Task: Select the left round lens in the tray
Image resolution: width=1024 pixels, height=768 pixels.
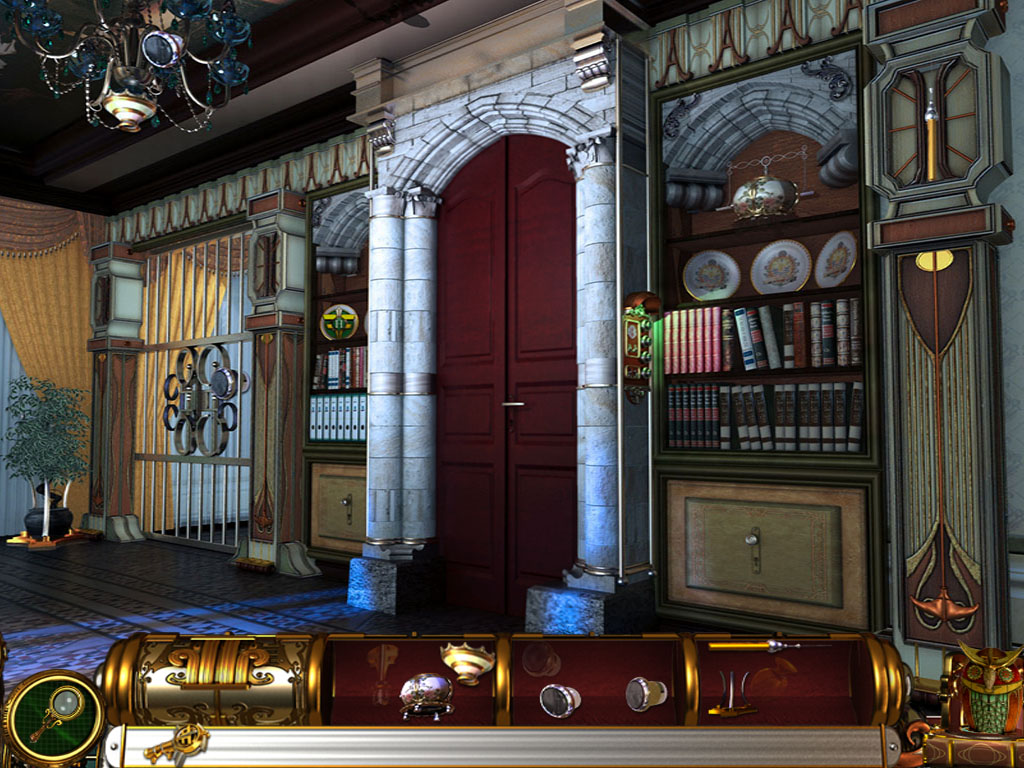Action: coord(560,699)
